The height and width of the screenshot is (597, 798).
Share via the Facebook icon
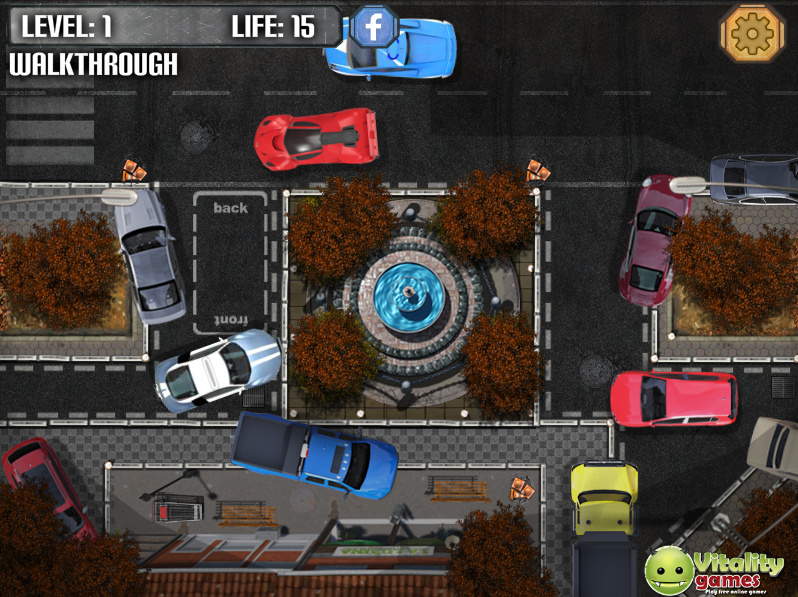click(x=373, y=28)
